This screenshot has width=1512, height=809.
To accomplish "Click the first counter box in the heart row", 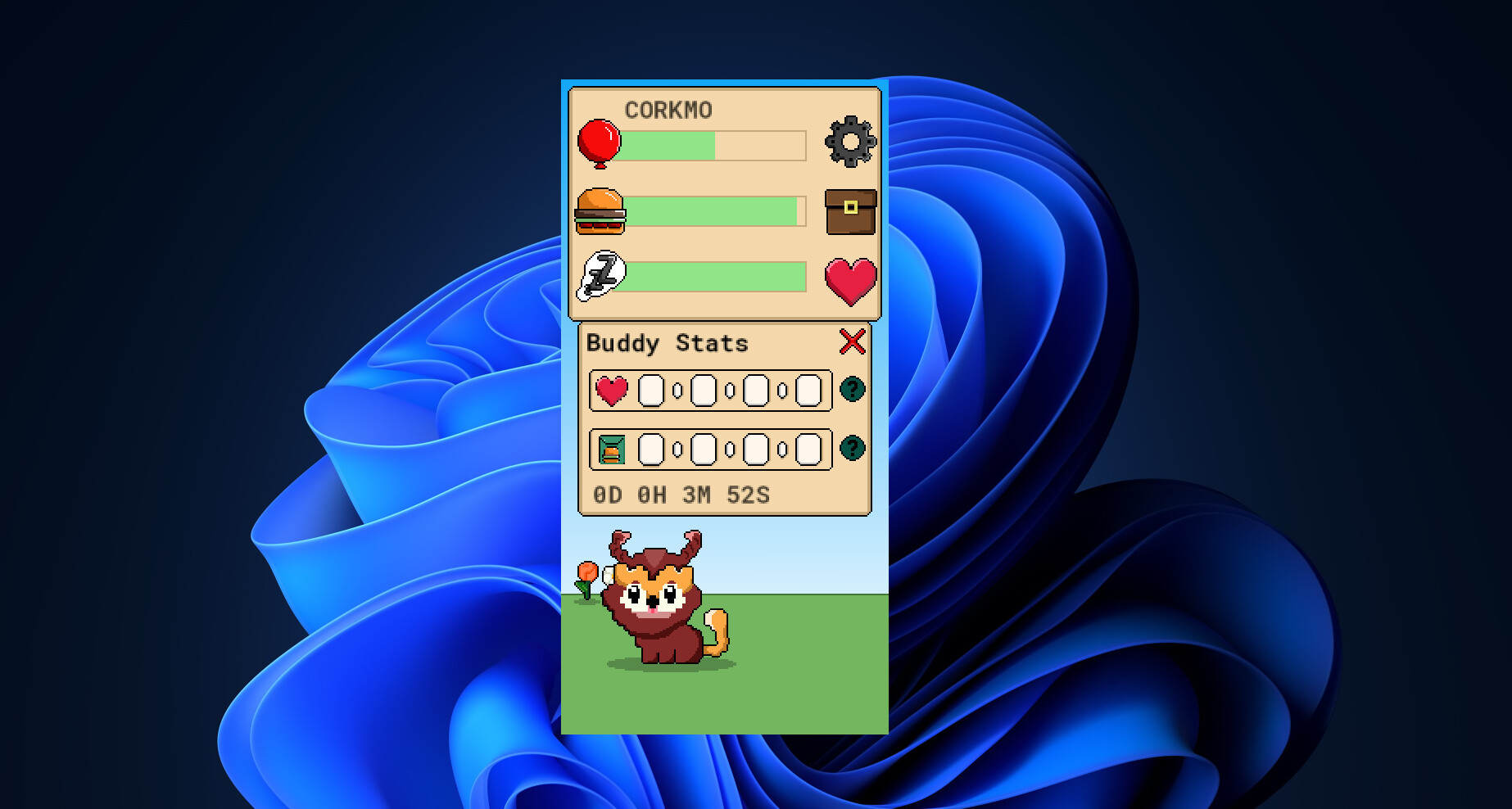I will pos(651,391).
